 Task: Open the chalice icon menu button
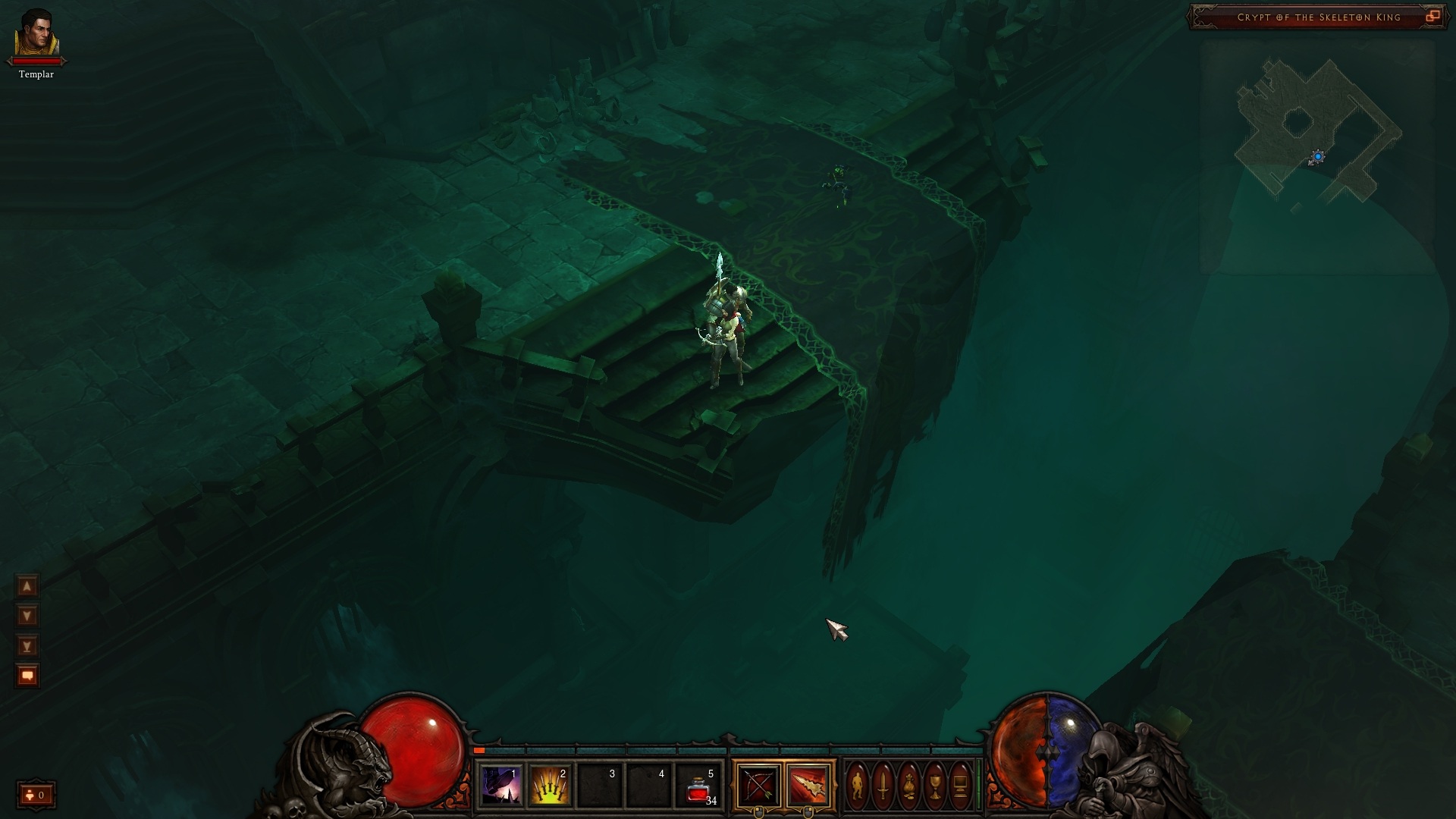click(934, 786)
